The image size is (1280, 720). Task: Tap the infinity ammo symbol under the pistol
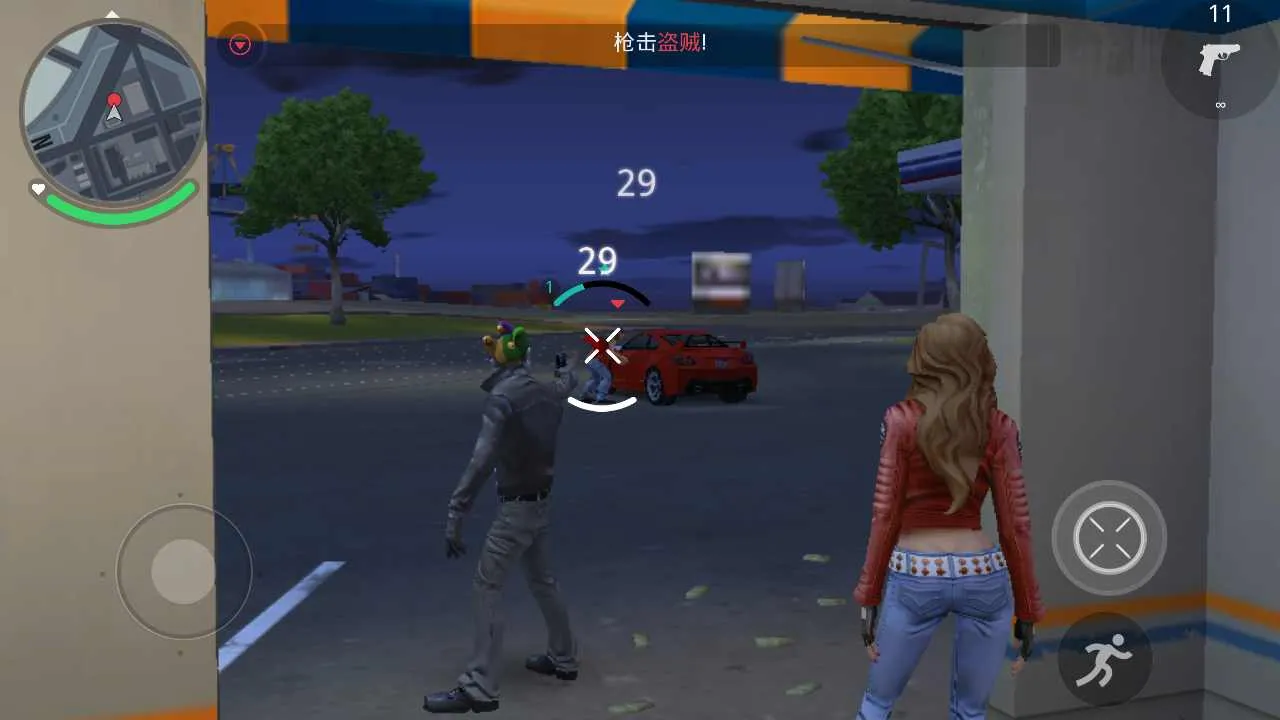(x=1221, y=103)
